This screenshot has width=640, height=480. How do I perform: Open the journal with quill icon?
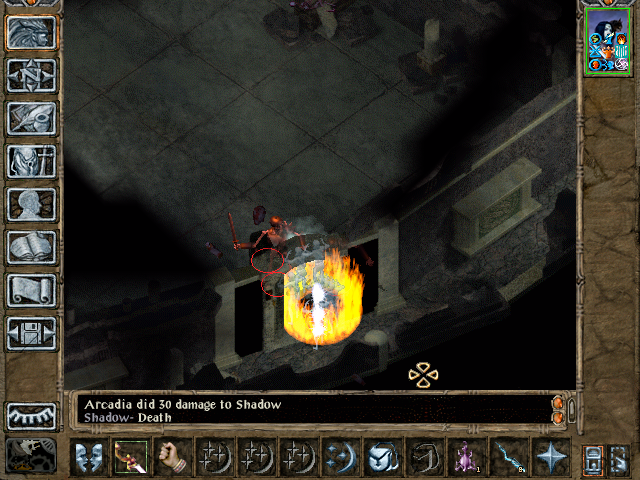[32, 118]
